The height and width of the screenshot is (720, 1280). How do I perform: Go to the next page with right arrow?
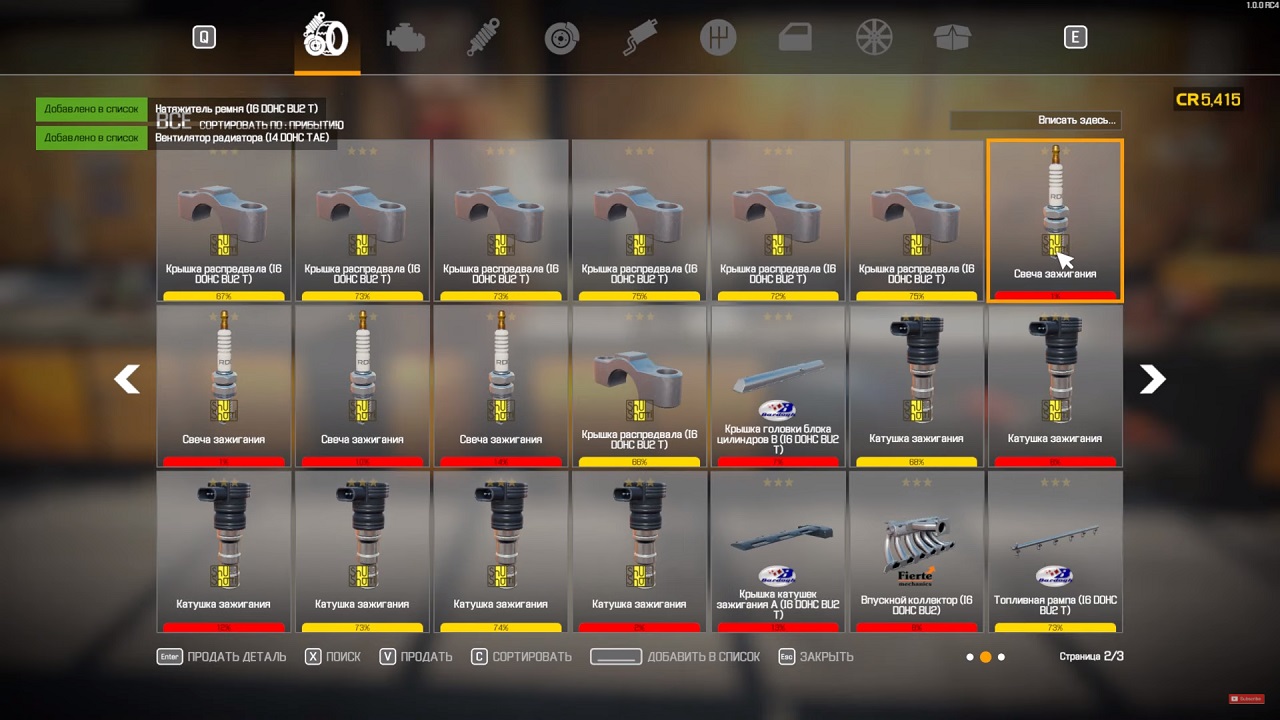pos(1152,380)
